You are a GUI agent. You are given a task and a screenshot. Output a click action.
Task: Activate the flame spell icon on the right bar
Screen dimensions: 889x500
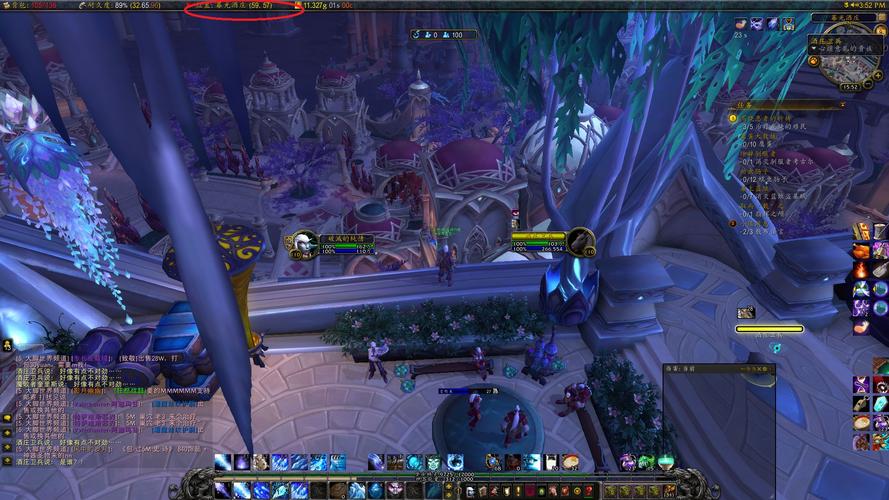[861, 270]
